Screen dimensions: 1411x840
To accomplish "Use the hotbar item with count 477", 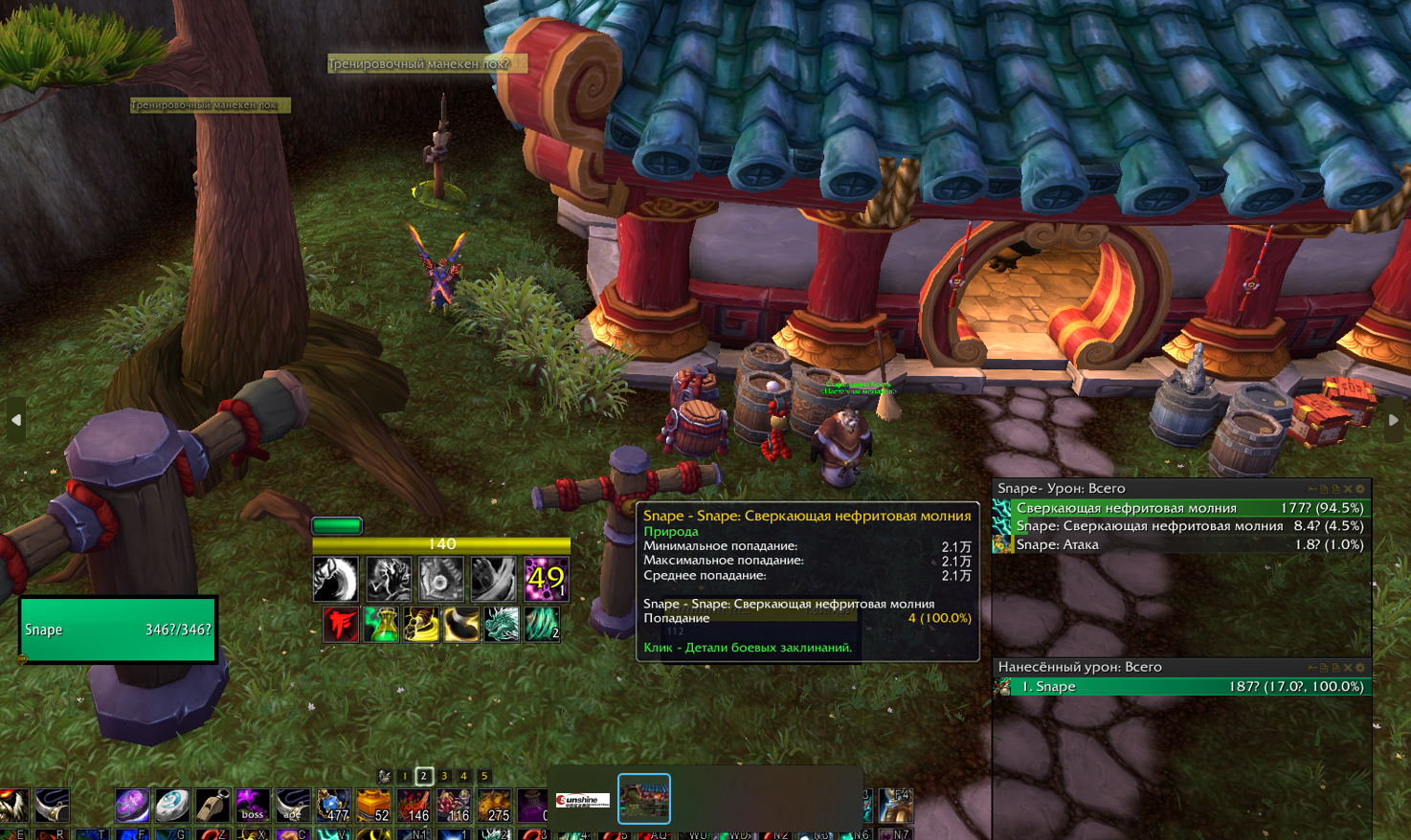I will 333,806.
